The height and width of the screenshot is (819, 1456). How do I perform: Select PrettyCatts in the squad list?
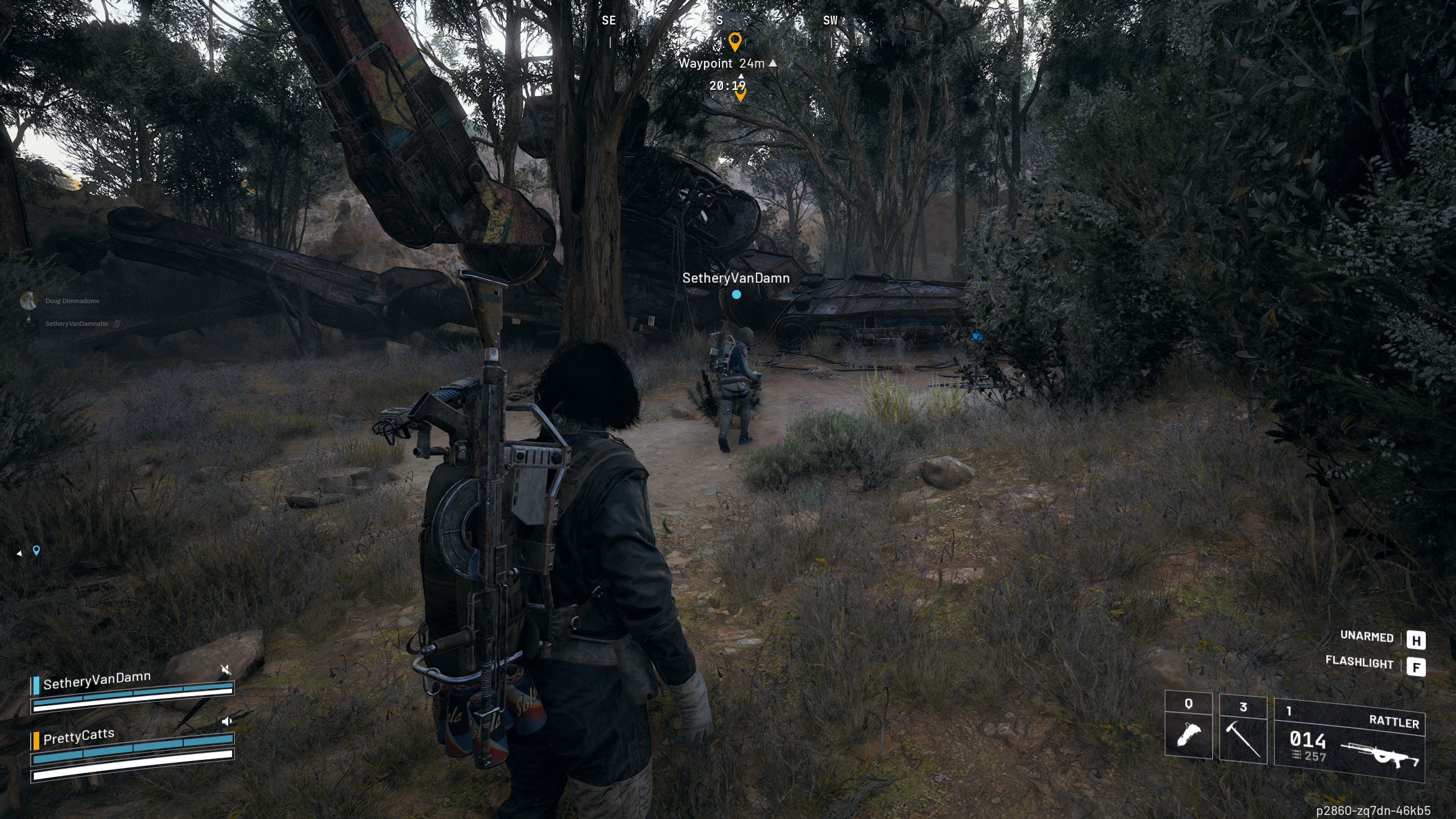(78, 737)
